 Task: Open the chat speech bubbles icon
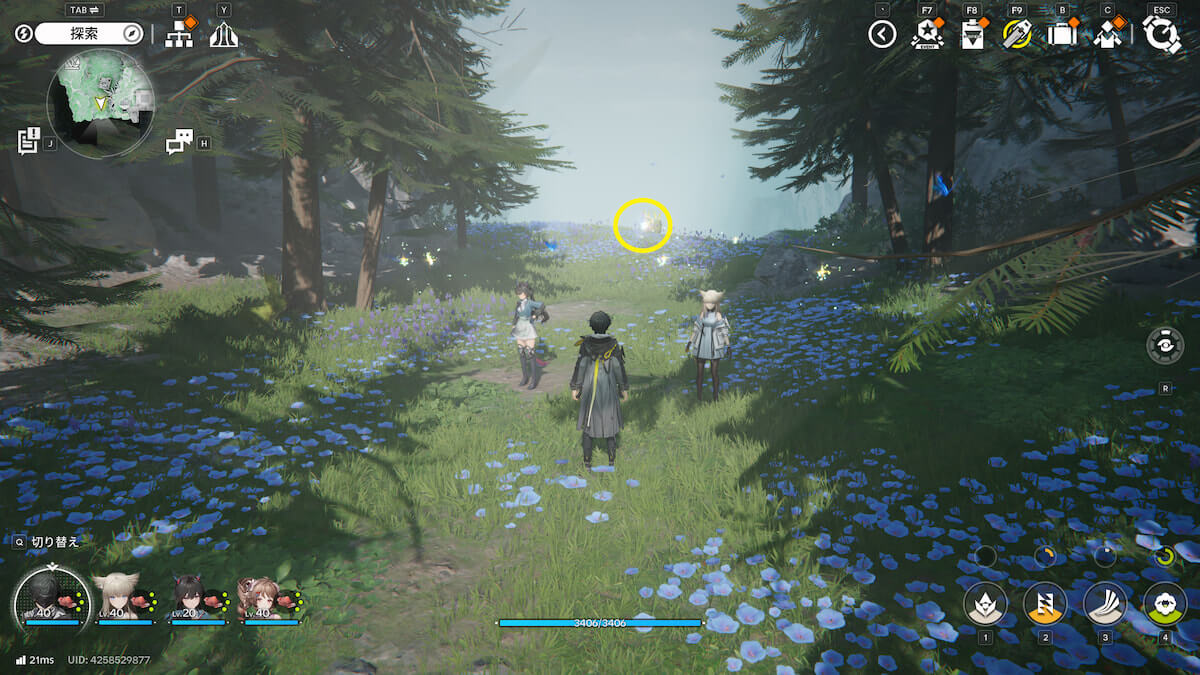click(179, 143)
